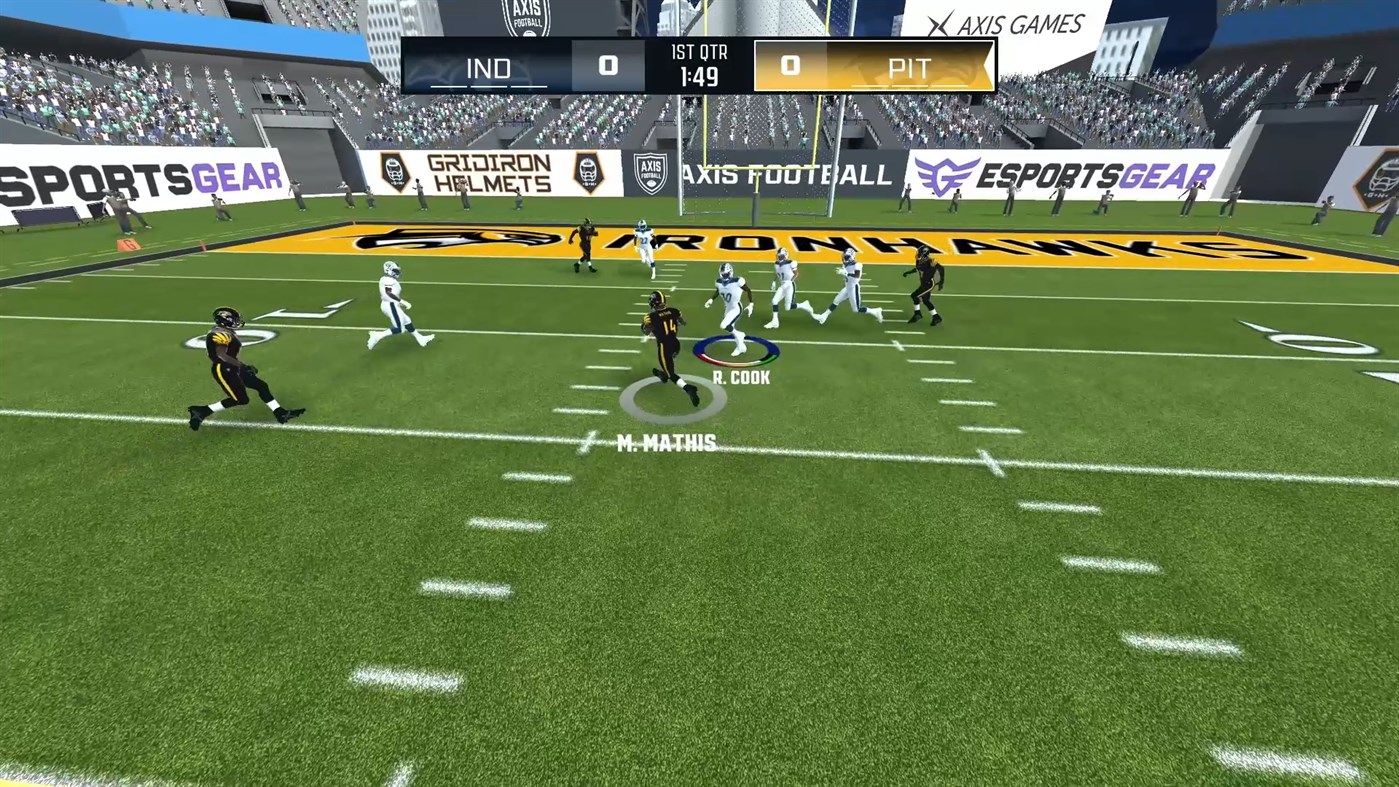Click the IND score box showing 0
The image size is (1399, 787).
pos(609,66)
